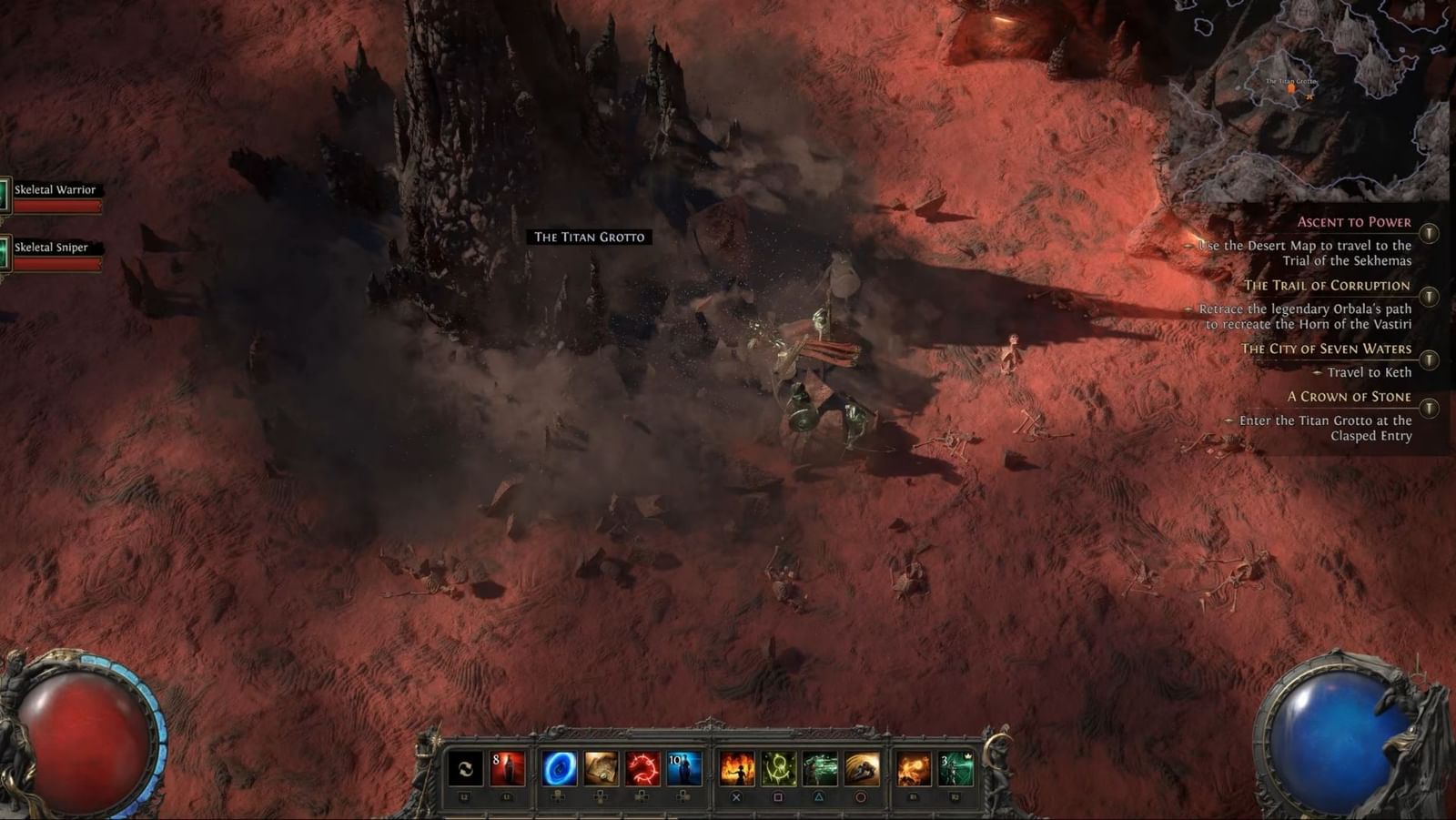The height and width of the screenshot is (820, 1456).
Task: Drink the red life flask
Action: pyautogui.click(x=507, y=768)
